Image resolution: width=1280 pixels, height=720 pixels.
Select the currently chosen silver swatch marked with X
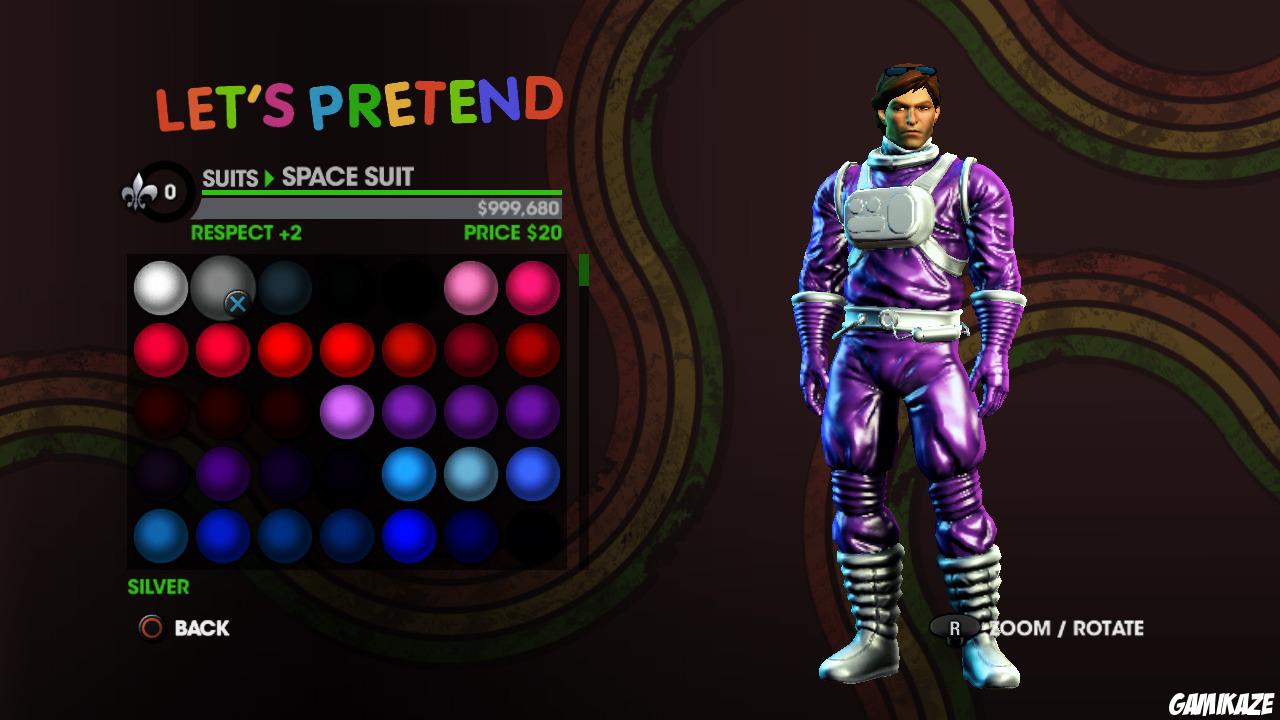click(x=222, y=289)
